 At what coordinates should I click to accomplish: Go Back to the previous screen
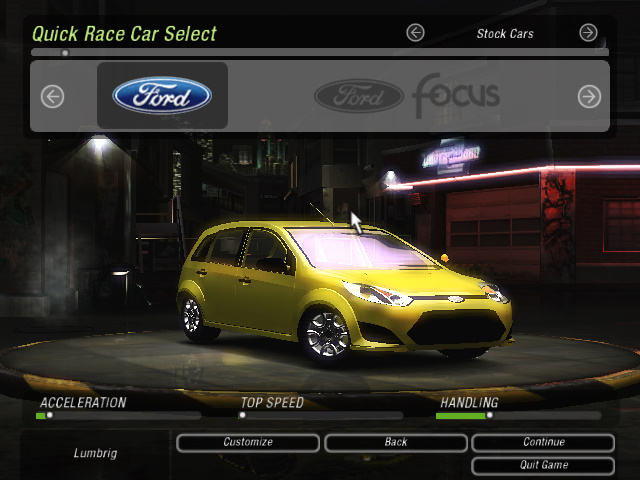click(x=396, y=442)
